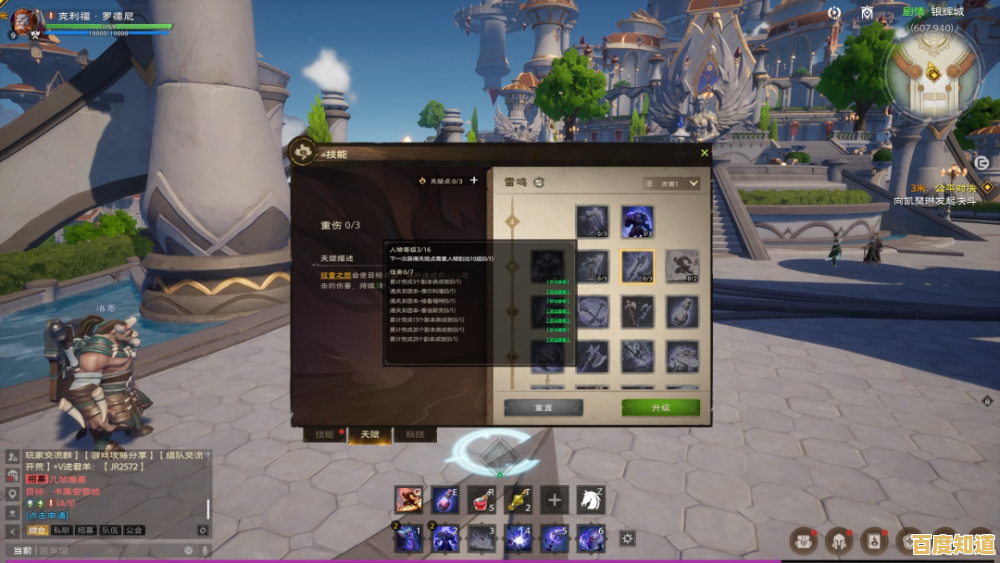Select the 招募 recruit chat channel tab

(85, 530)
